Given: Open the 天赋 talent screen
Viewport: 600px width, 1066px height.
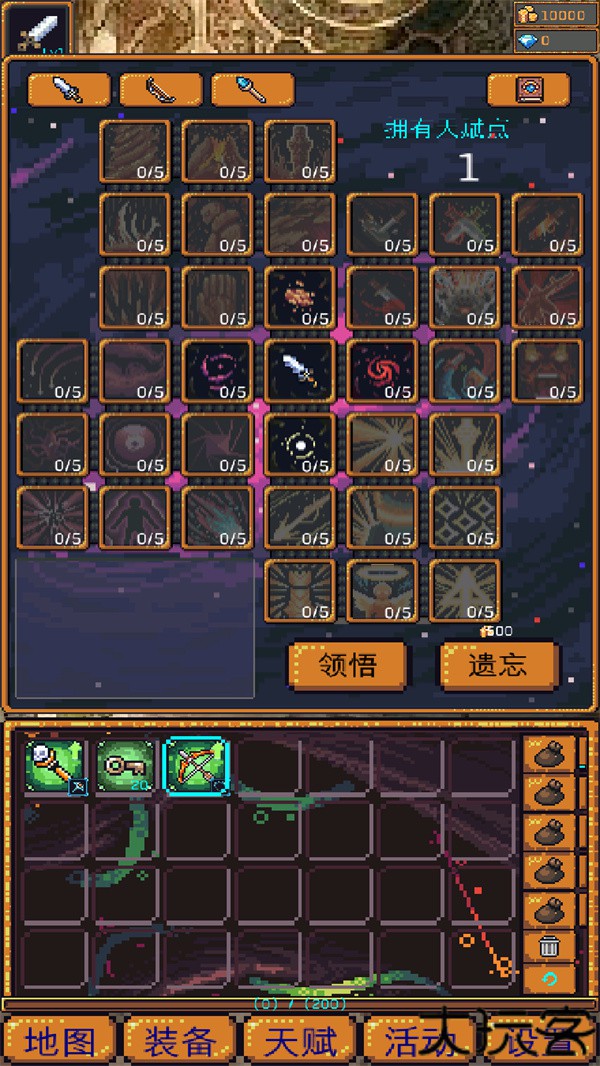Looking at the screenshot, I should (300, 1041).
